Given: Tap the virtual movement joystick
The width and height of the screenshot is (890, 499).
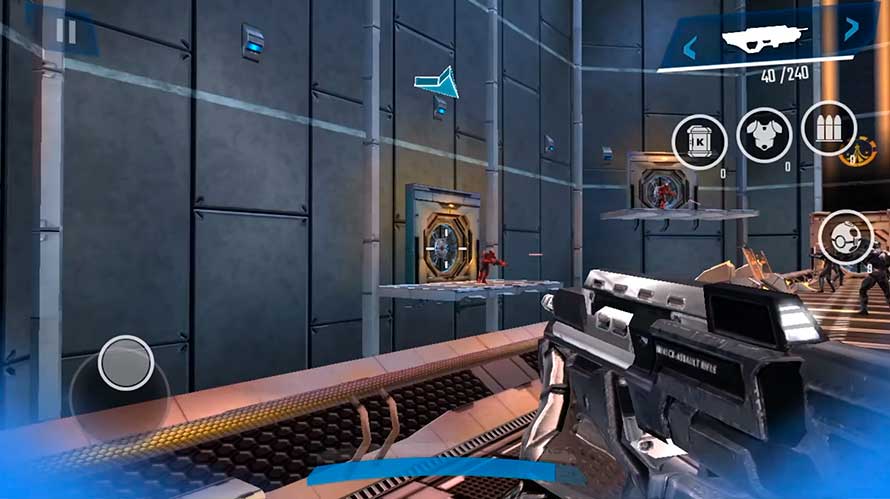Looking at the screenshot, I should (x=126, y=362).
